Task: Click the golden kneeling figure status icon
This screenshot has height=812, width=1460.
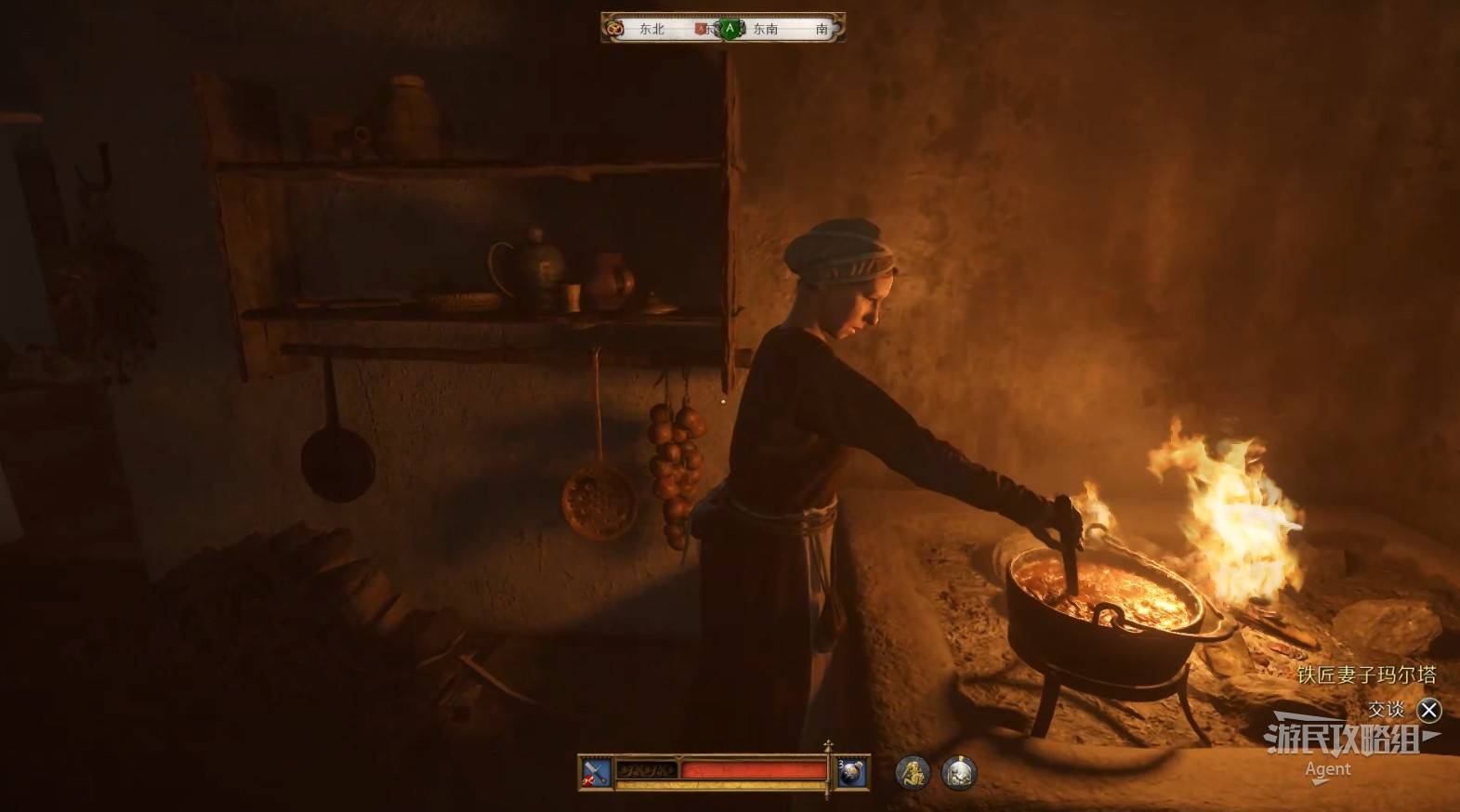Action: [913, 772]
